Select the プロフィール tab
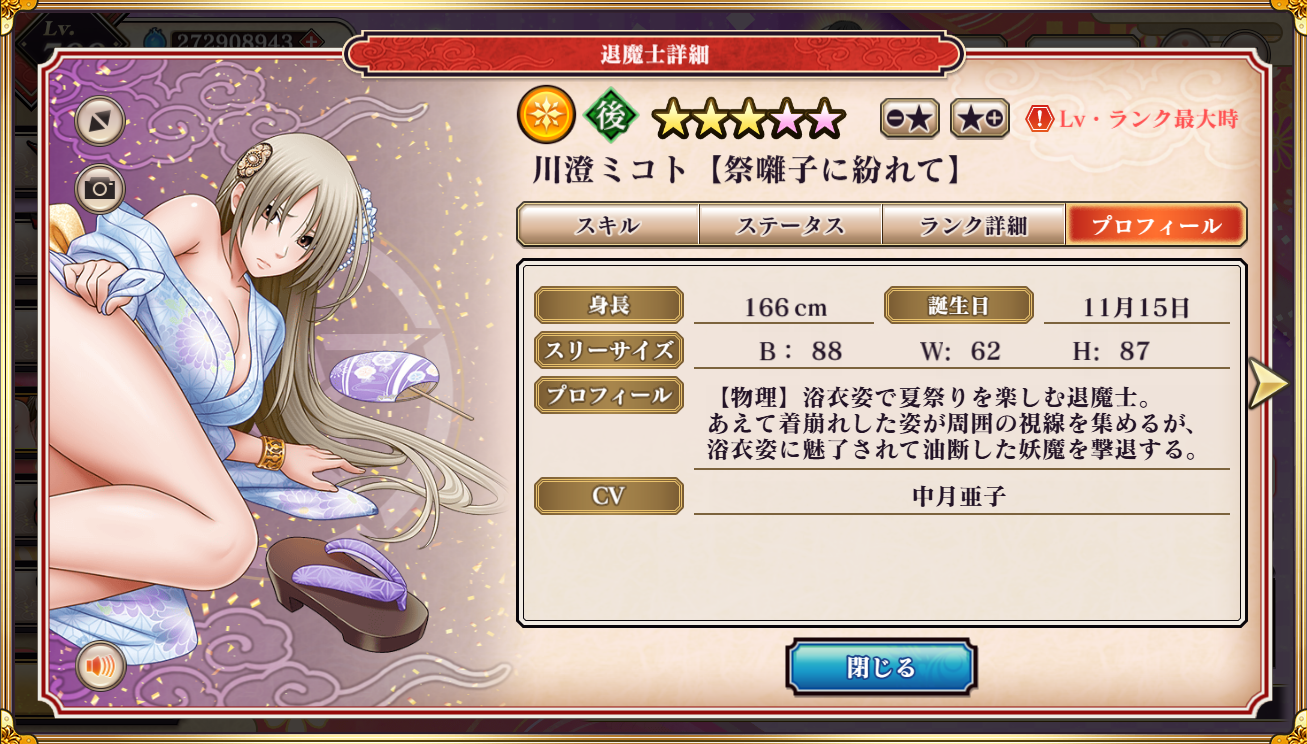The width and height of the screenshot is (1307, 744). (1155, 225)
